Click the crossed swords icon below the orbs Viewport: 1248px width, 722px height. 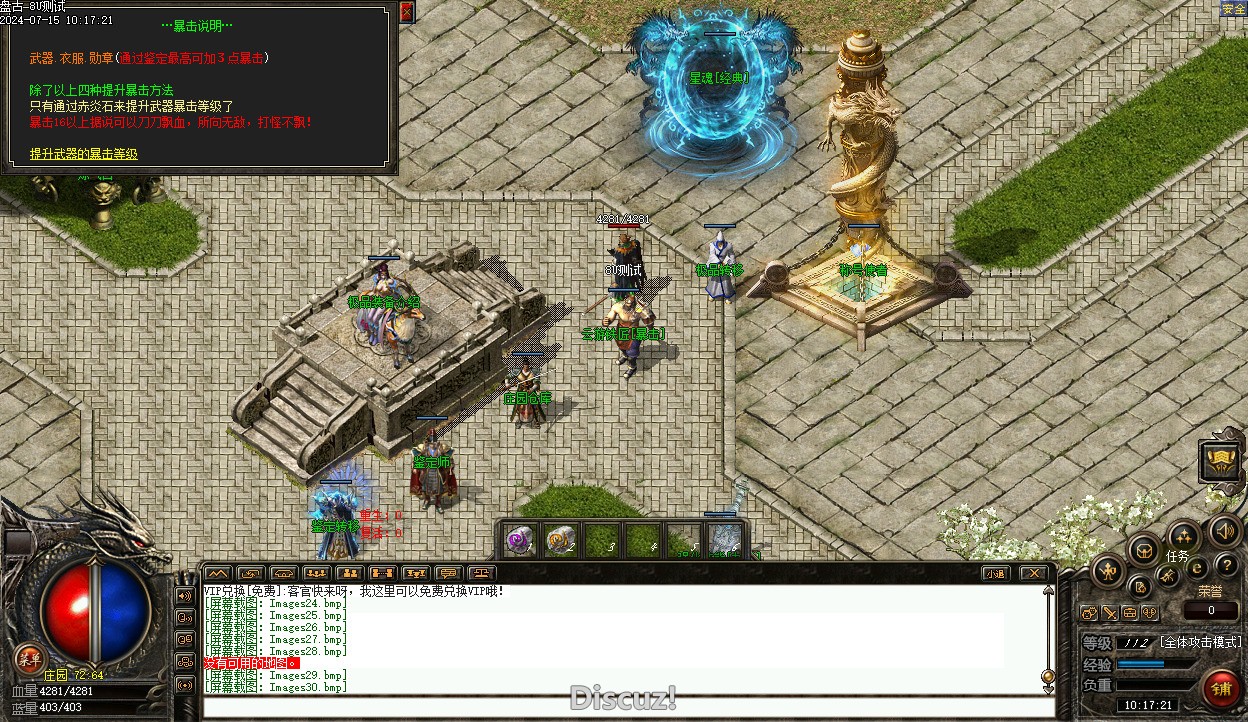1110,613
